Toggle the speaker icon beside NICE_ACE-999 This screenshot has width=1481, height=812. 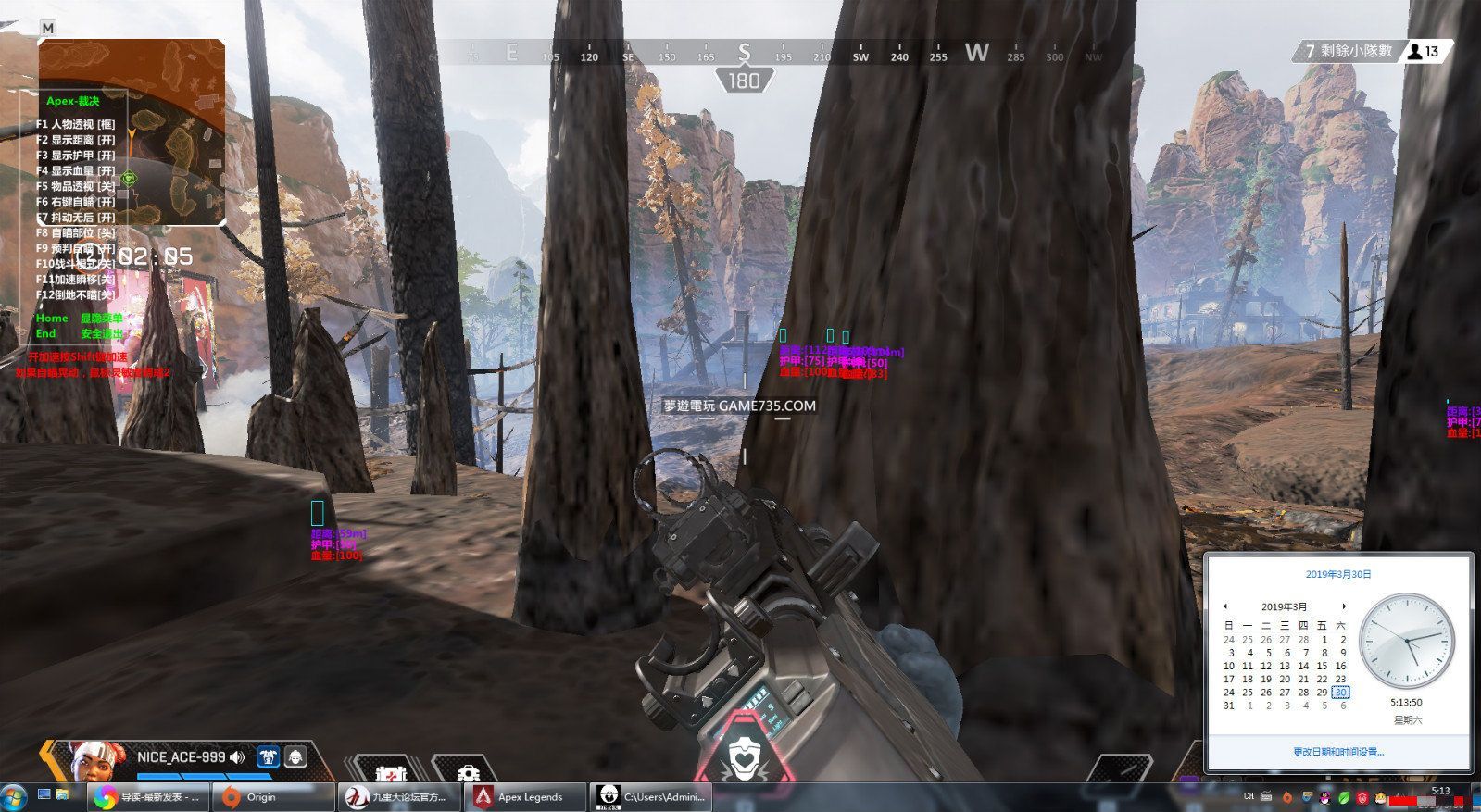click(238, 757)
